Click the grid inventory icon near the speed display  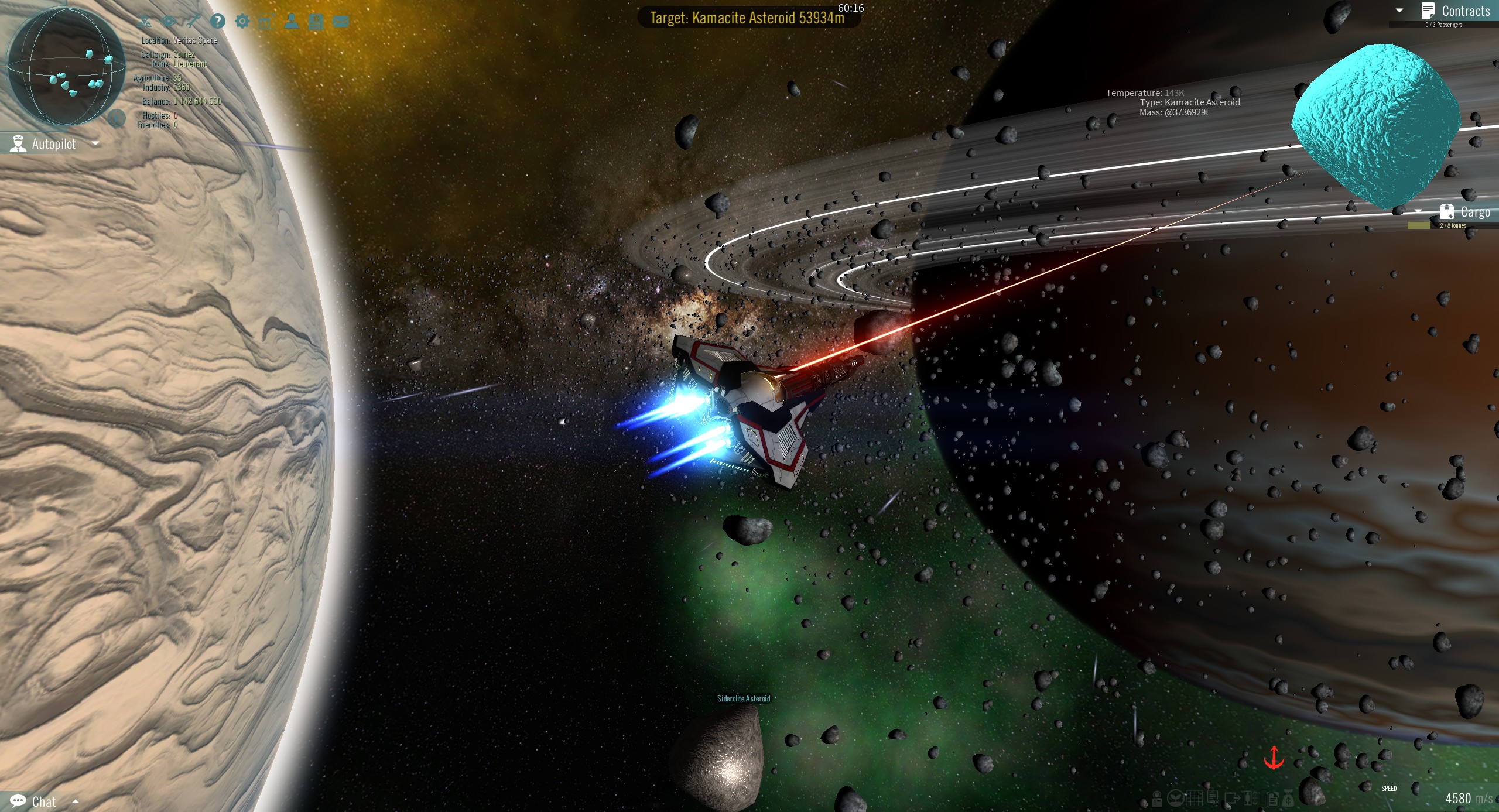coord(1195,799)
